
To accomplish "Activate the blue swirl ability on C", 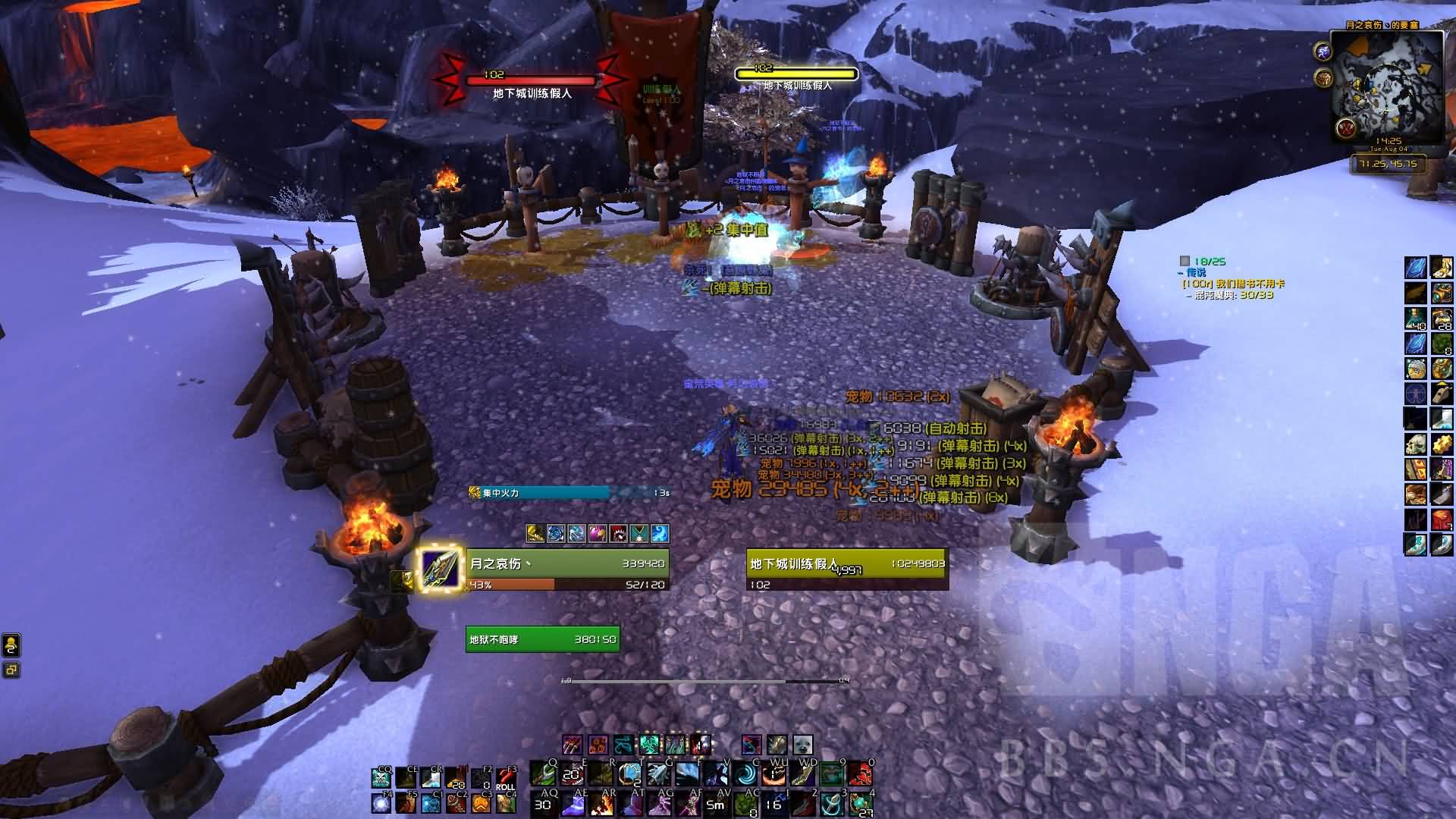I will (747, 774).
